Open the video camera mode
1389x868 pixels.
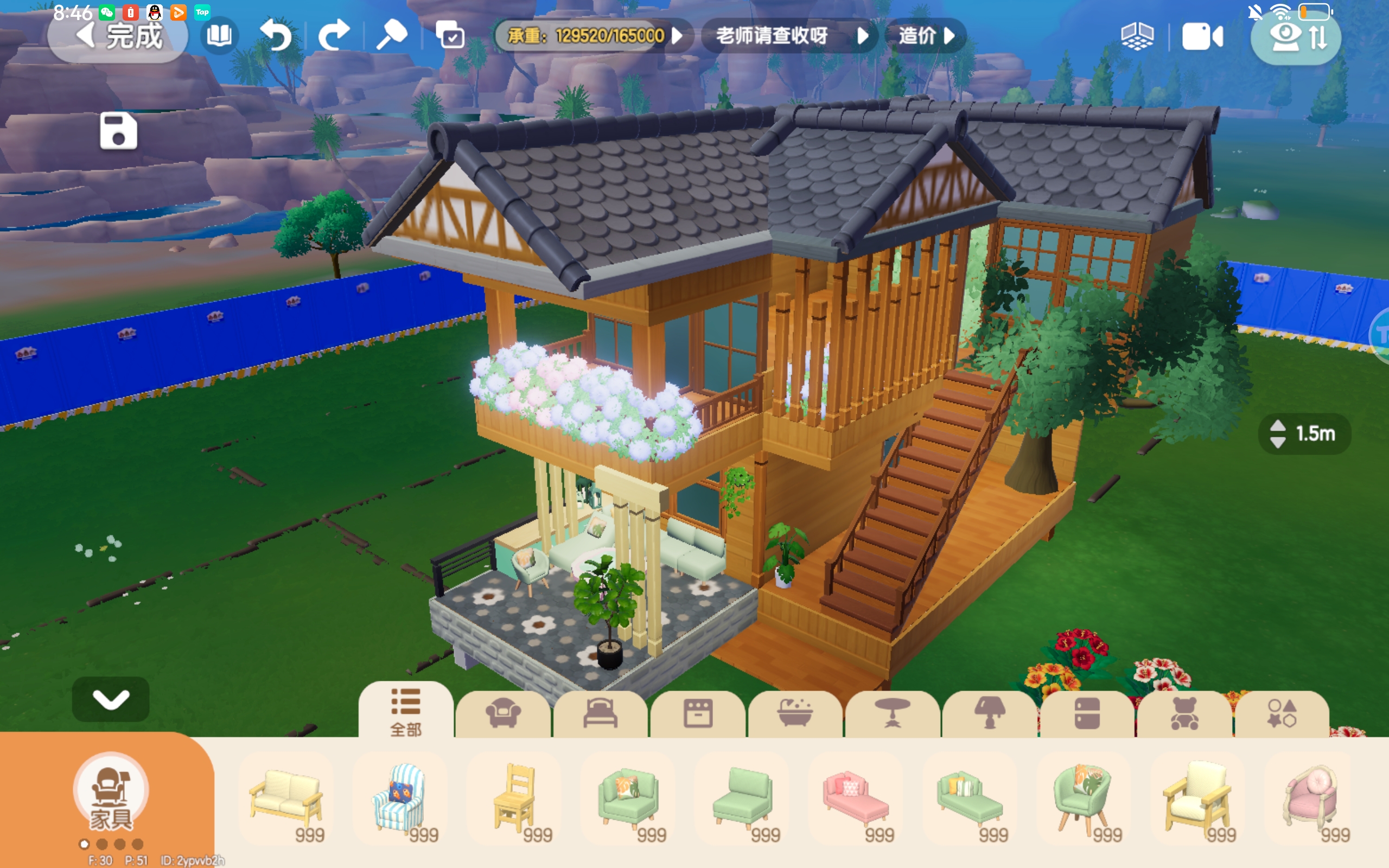coord(1202,37)
